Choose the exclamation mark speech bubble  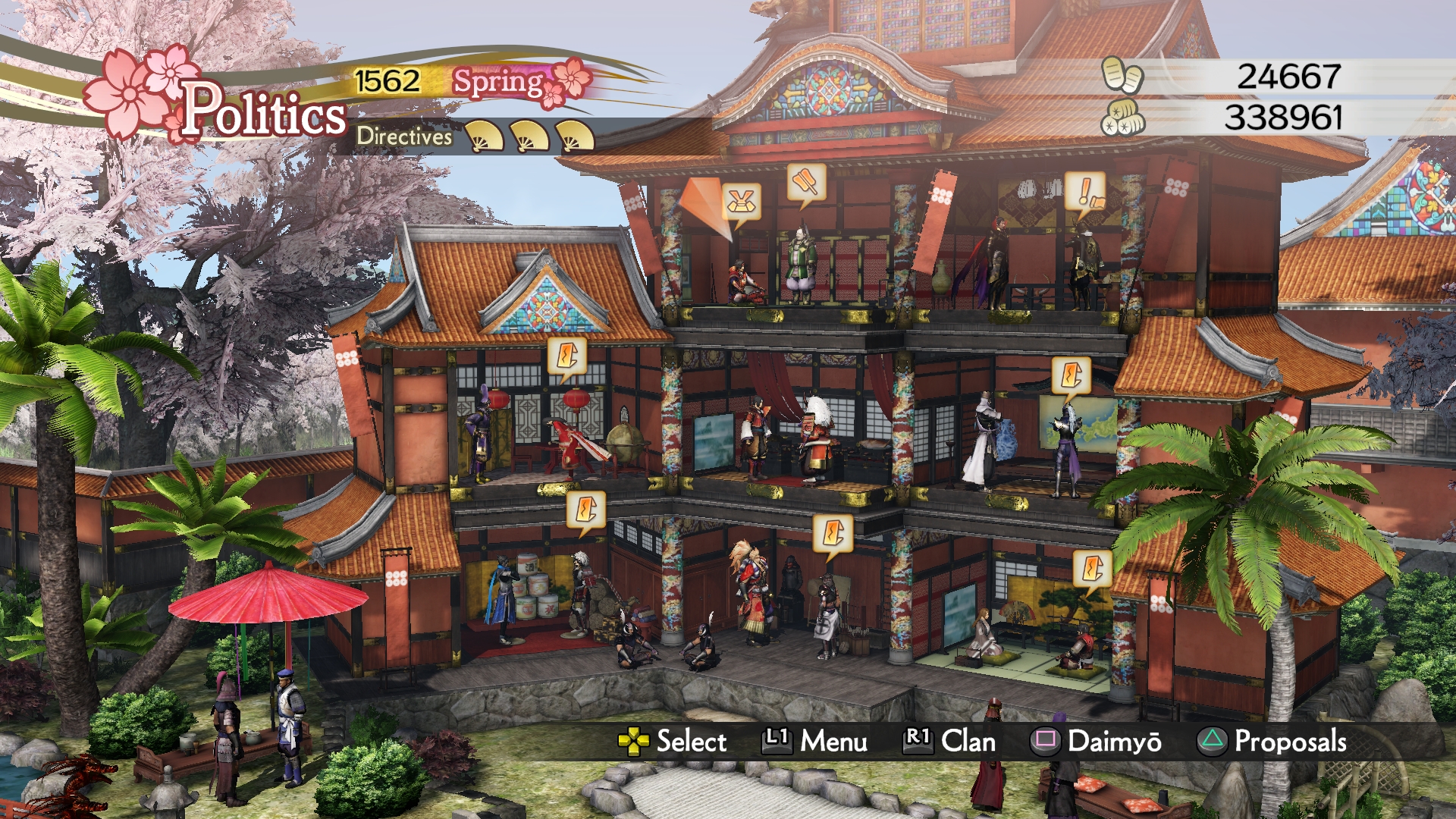[1084, 191]
